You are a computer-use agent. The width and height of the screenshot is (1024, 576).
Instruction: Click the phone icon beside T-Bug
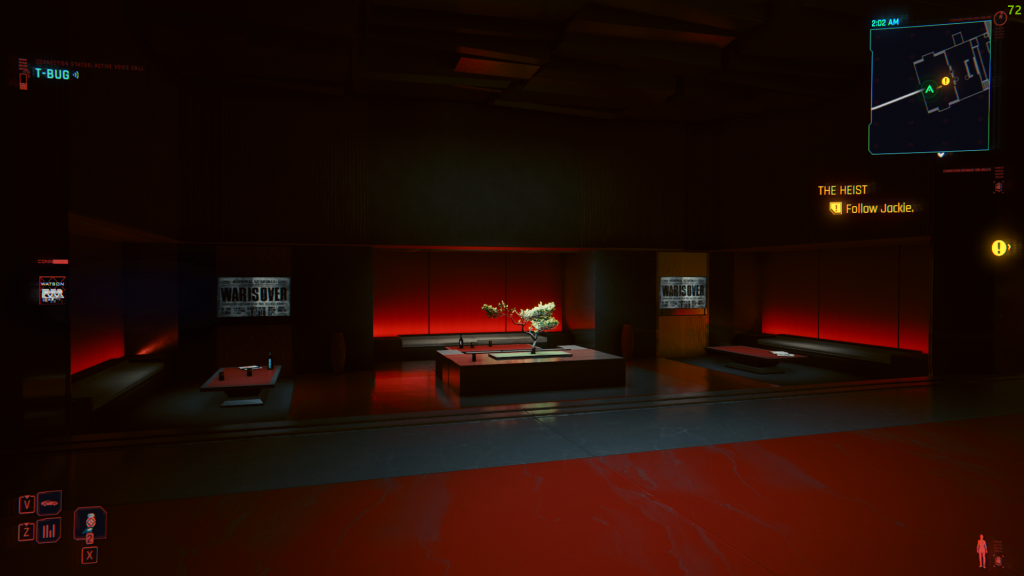click(x=22, y=74)
